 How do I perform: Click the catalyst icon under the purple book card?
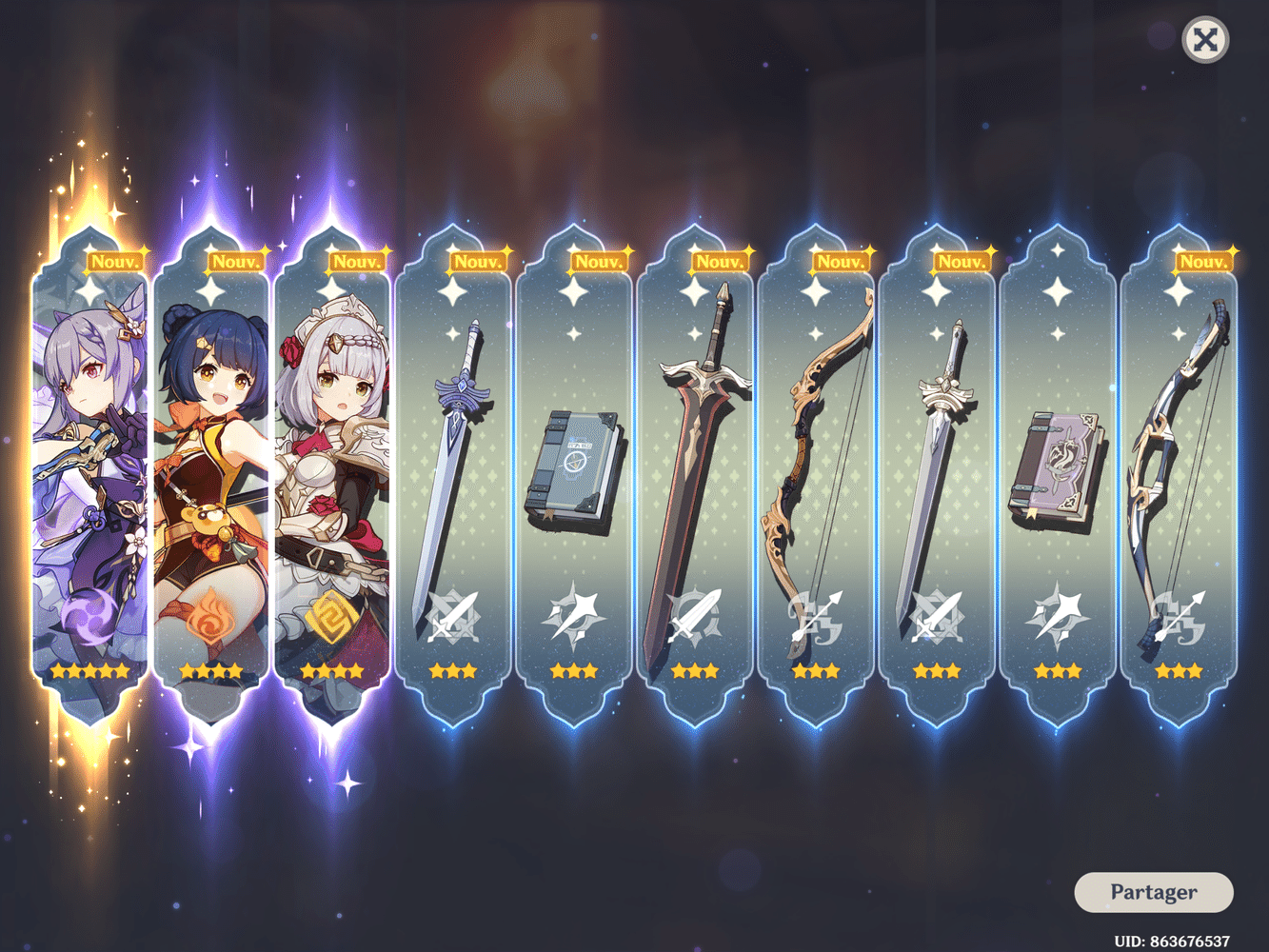1059,614
